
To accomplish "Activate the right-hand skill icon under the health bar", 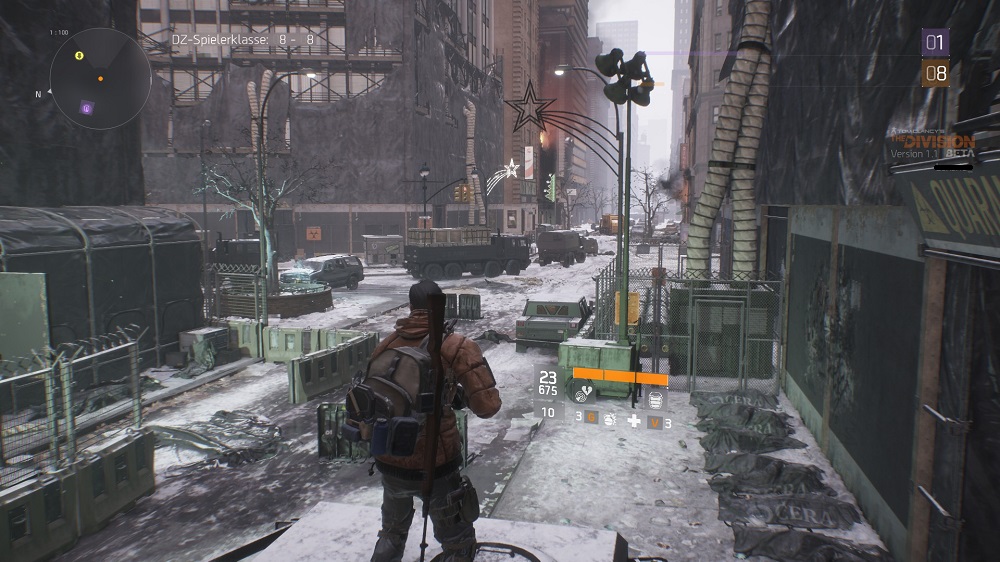I will click(x=656, y=399).
